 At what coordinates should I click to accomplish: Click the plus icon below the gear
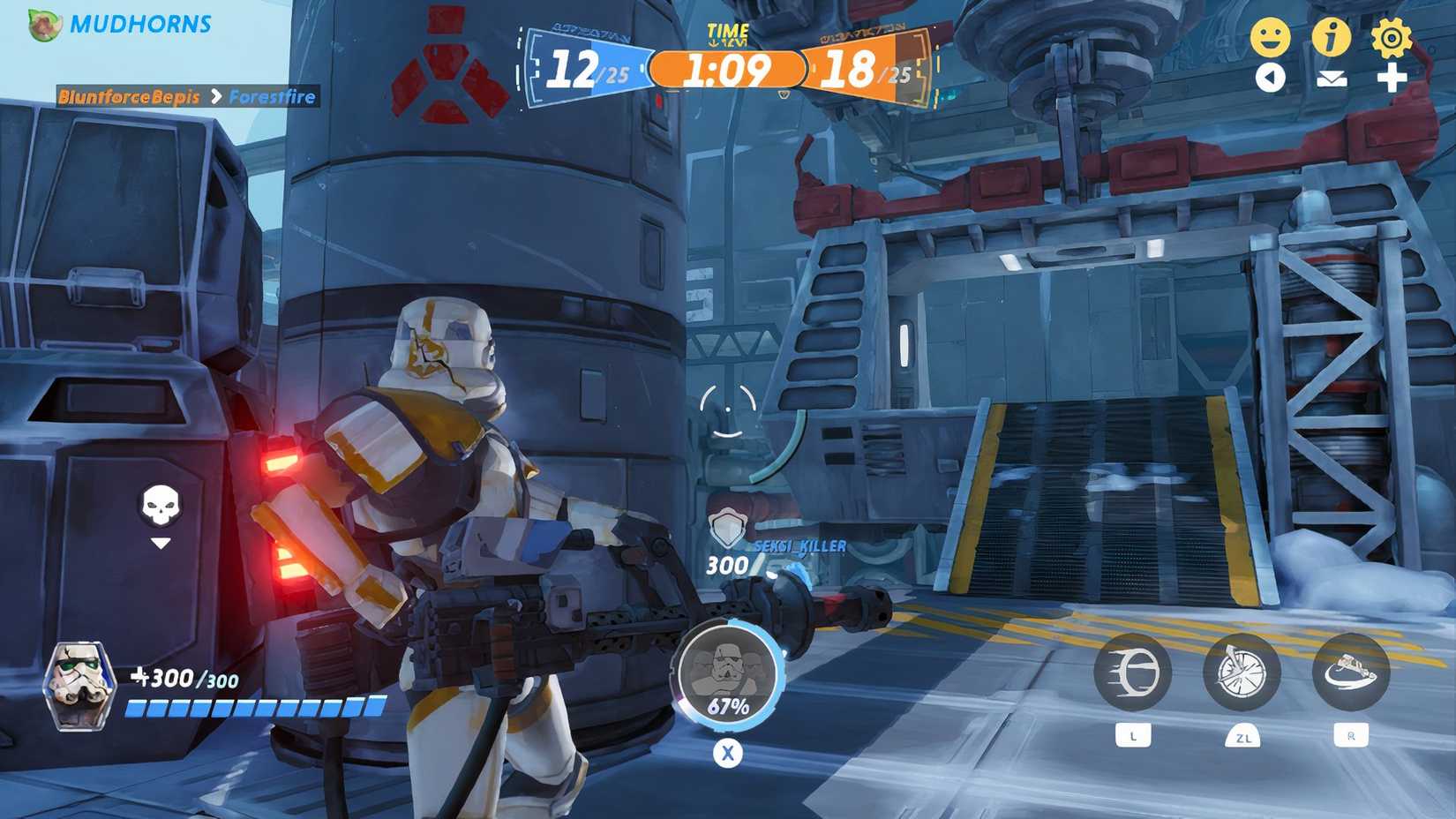click(1392, 78)
